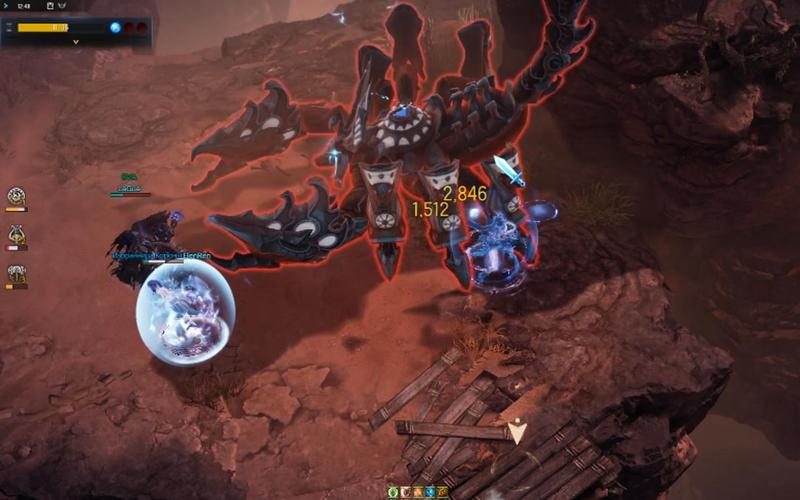Activate the blue crystal skill icon
This screenshot has width=800, height=500.
[x=430, y=492]
